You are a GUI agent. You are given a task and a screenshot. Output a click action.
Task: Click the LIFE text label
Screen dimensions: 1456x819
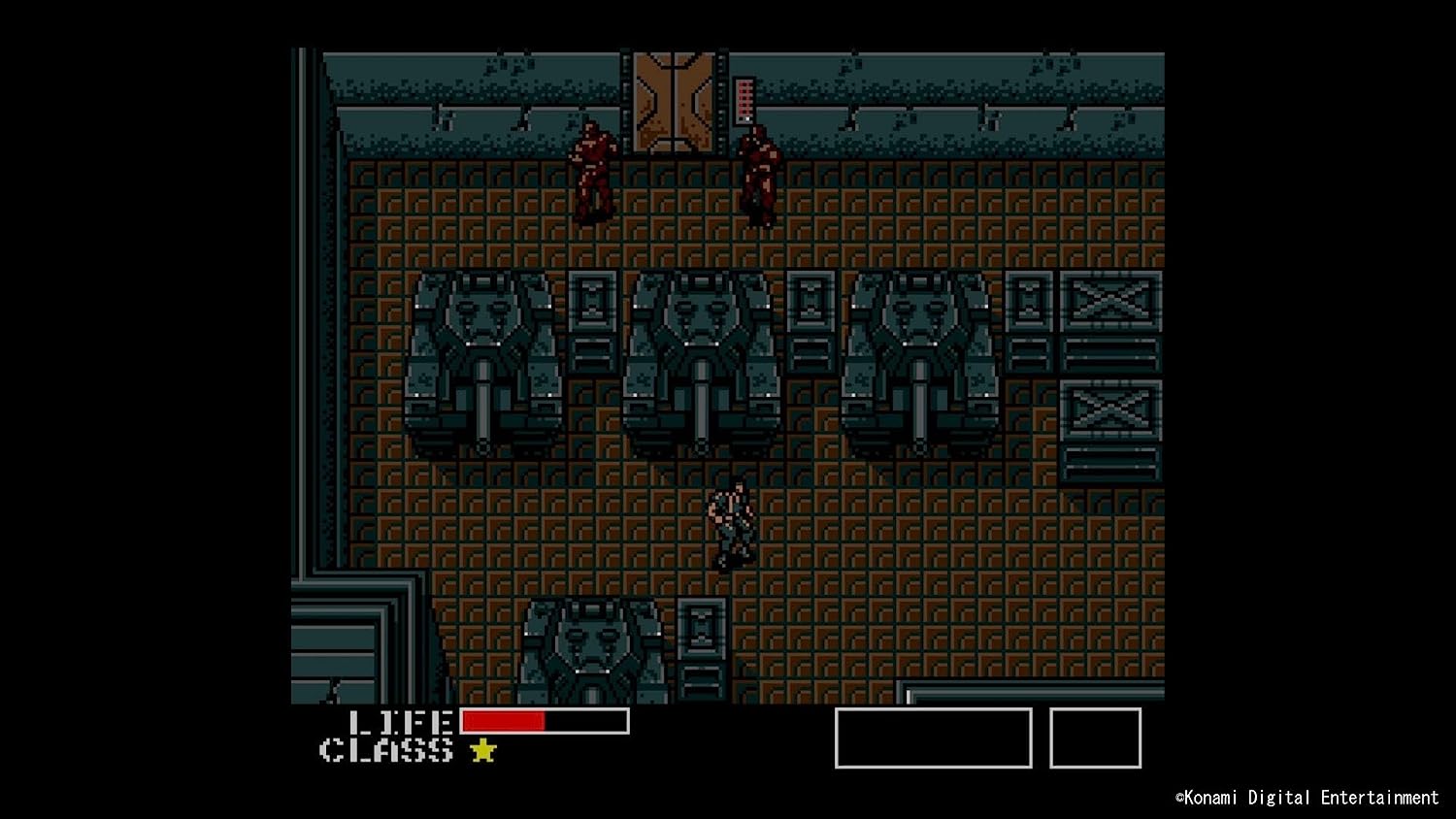coord(400,722)
